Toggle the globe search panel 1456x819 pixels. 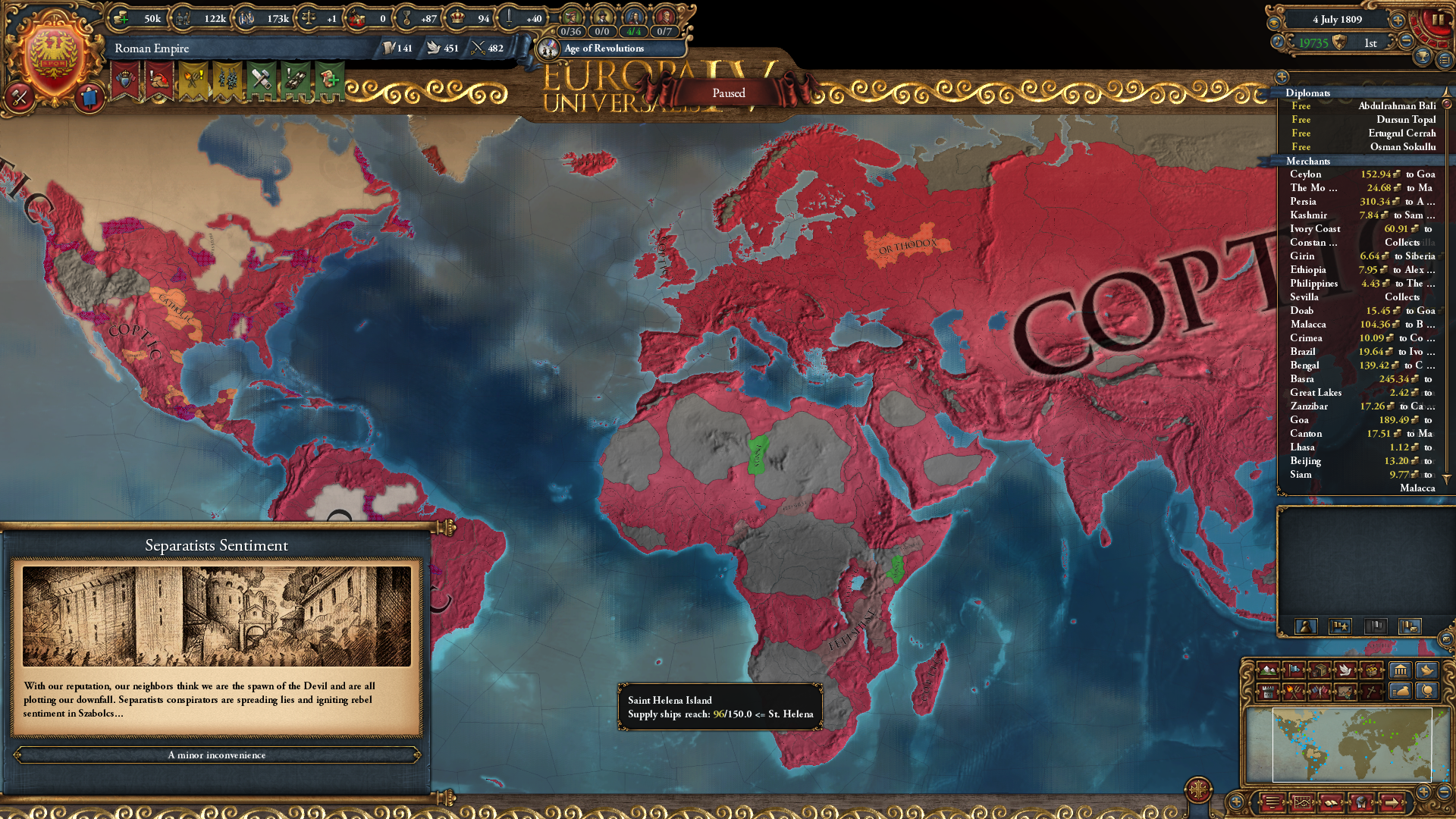coord(1426,692)
